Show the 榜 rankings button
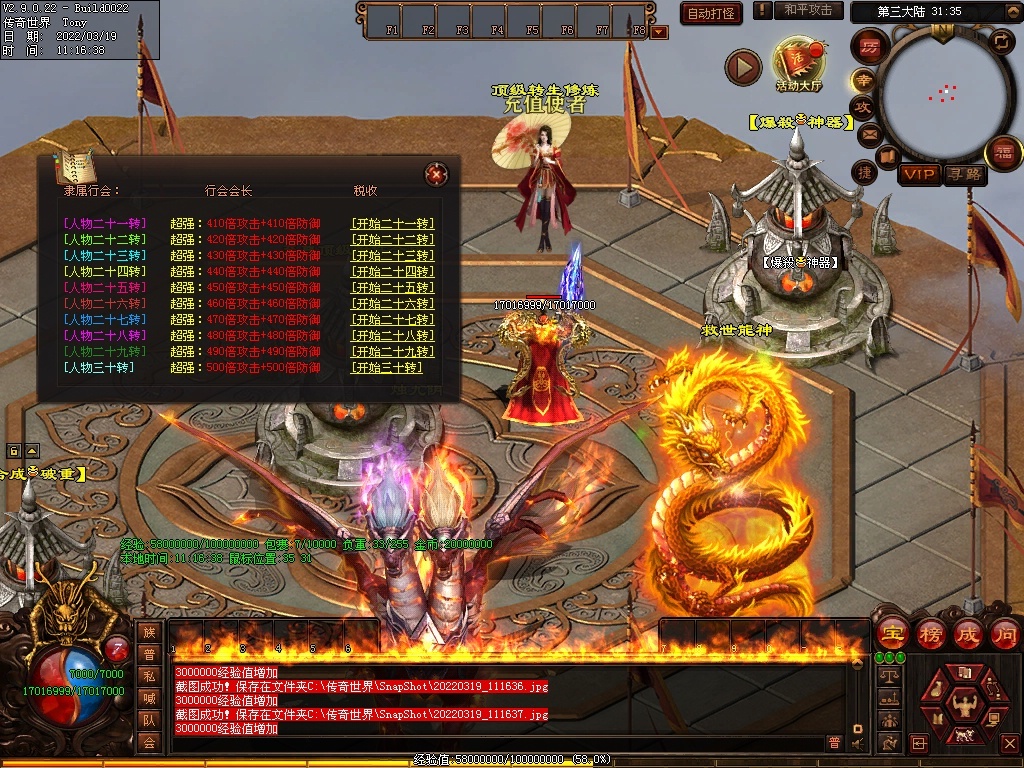This screenshot has height=768, width=1024. coord(930,633)
